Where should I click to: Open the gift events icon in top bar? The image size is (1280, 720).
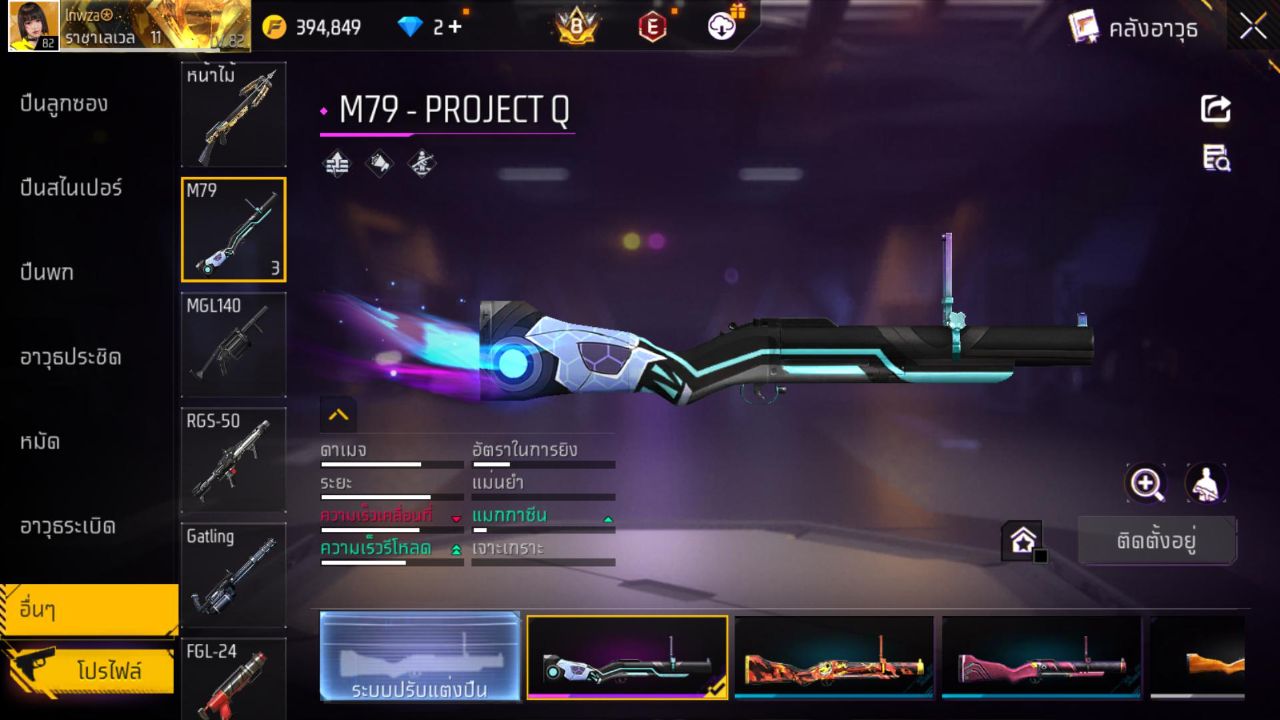point(720,27)
